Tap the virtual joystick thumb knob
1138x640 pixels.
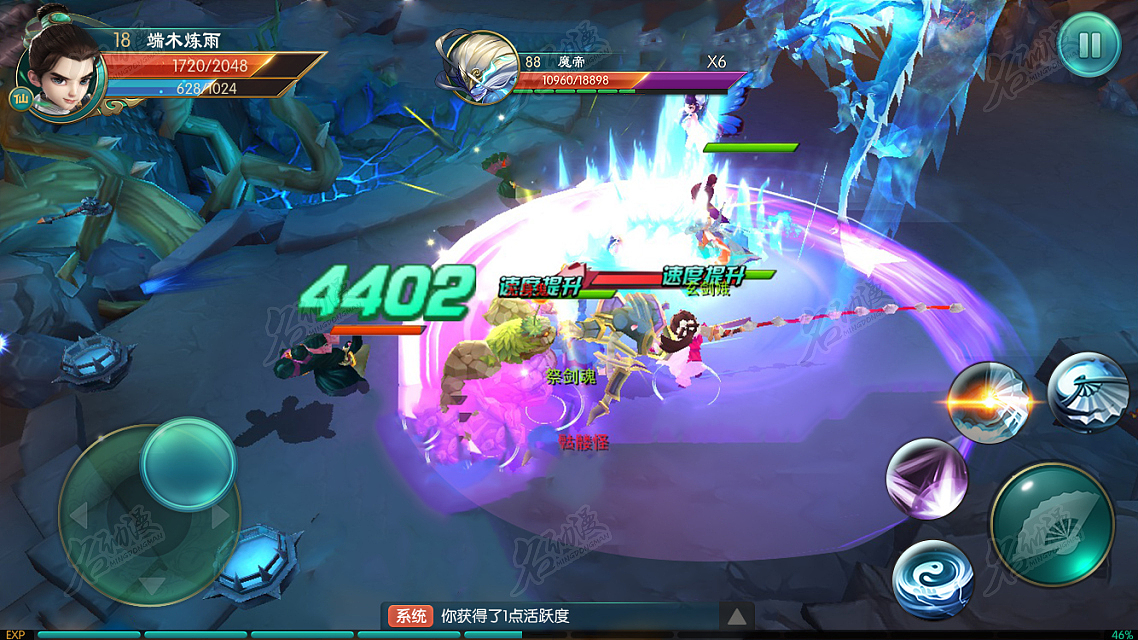[x=187, y=463]
